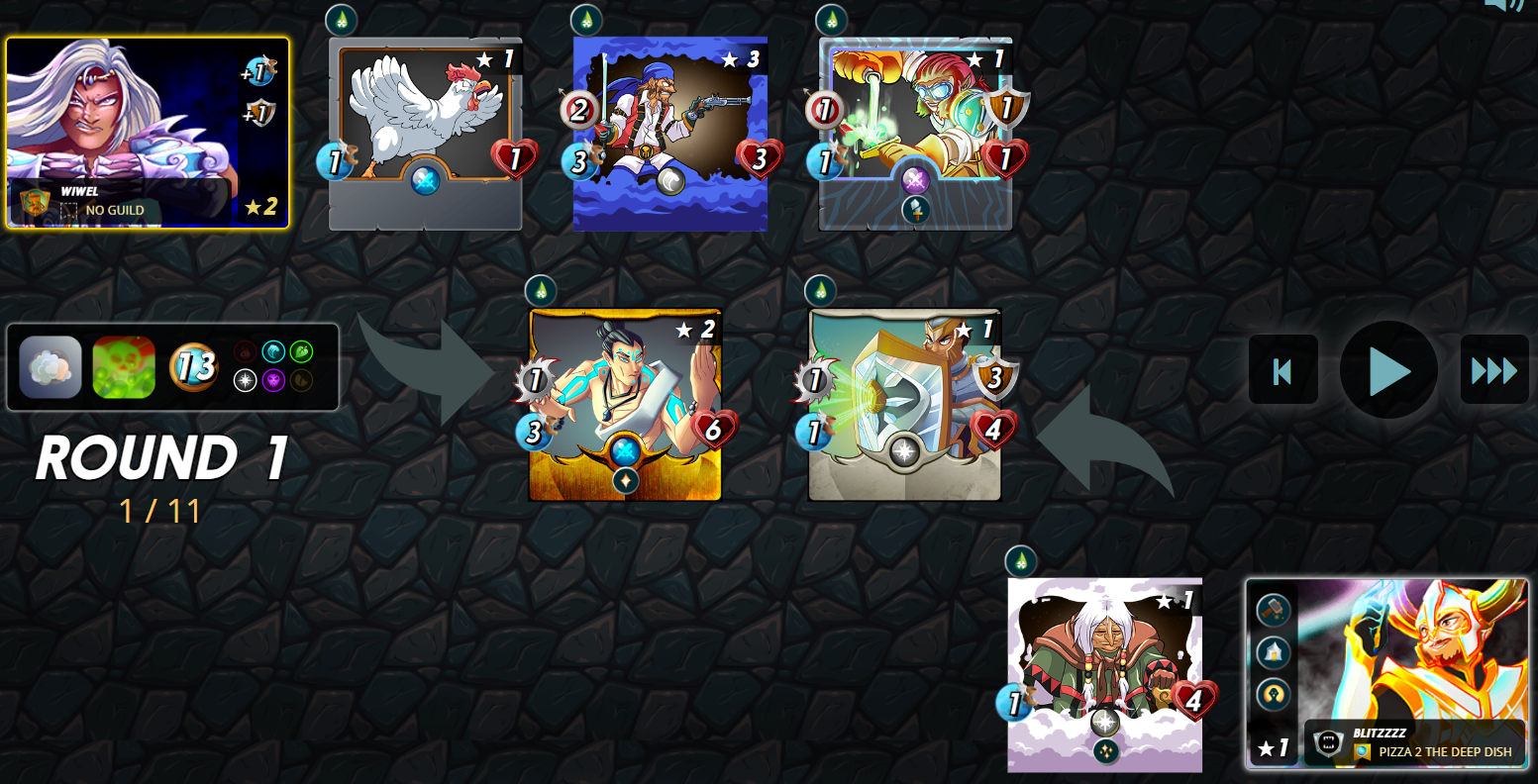Select the Furious Chicken card
The height and width of the screenshot is (784, 1538).
pyautogui.click(x=425, y=124)
